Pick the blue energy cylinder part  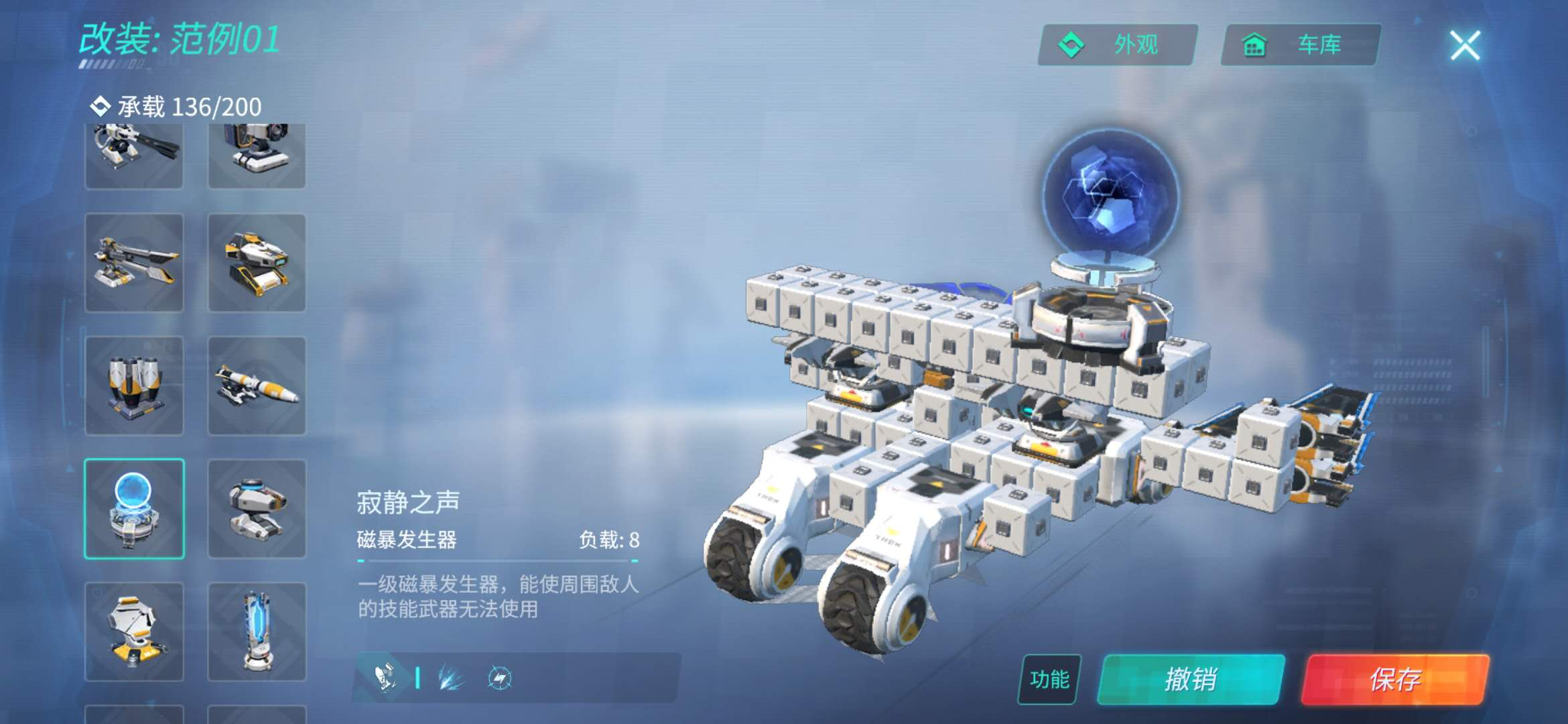coord(257,631)
